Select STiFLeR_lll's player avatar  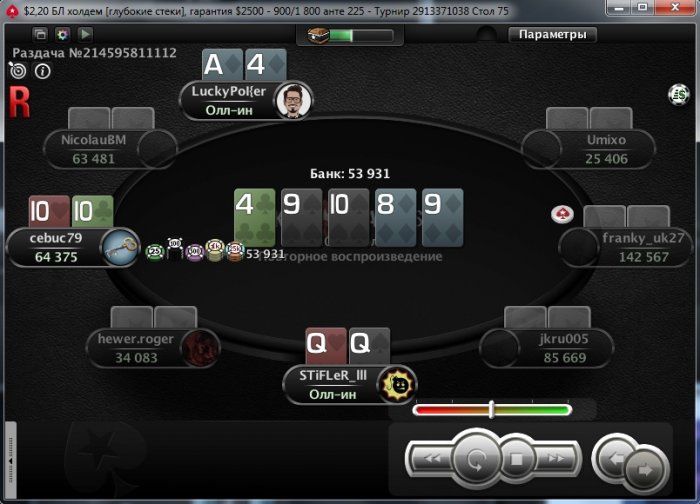[x=396, y=383]
